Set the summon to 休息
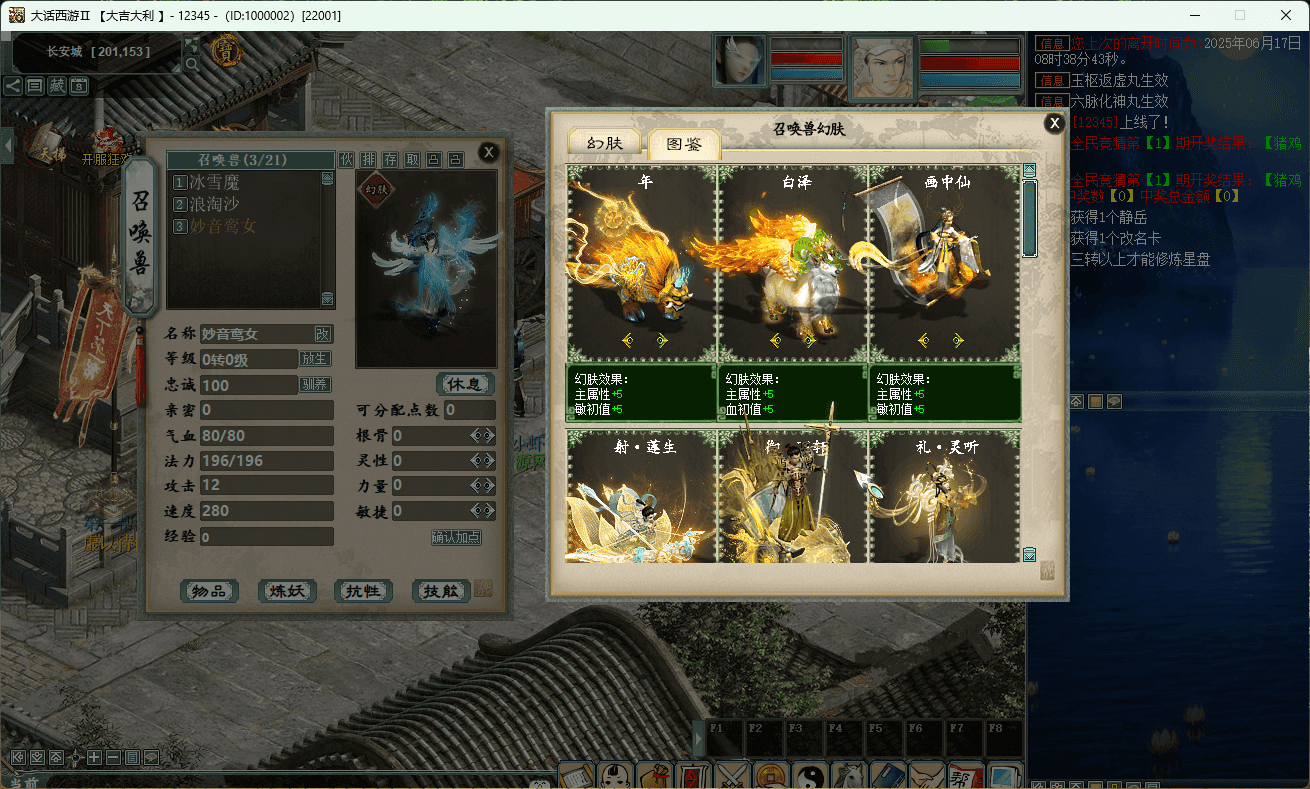 [x=465, y=384]
